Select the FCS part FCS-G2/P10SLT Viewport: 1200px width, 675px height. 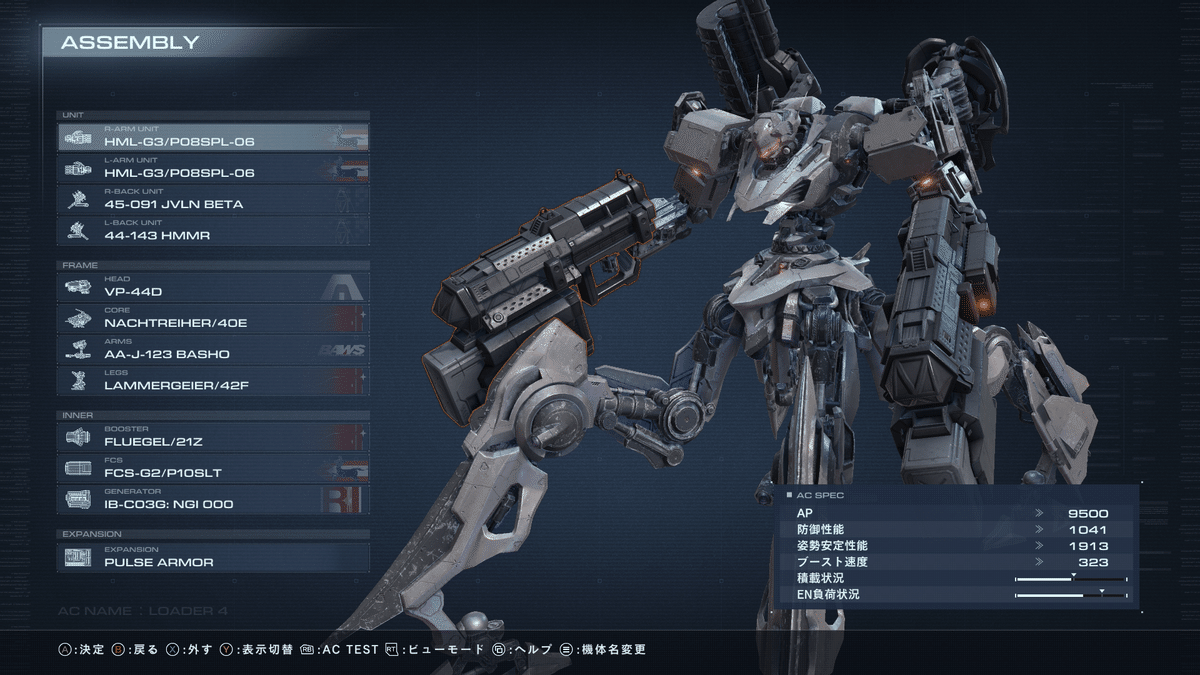pyautogui.click(x=213, y=468)
